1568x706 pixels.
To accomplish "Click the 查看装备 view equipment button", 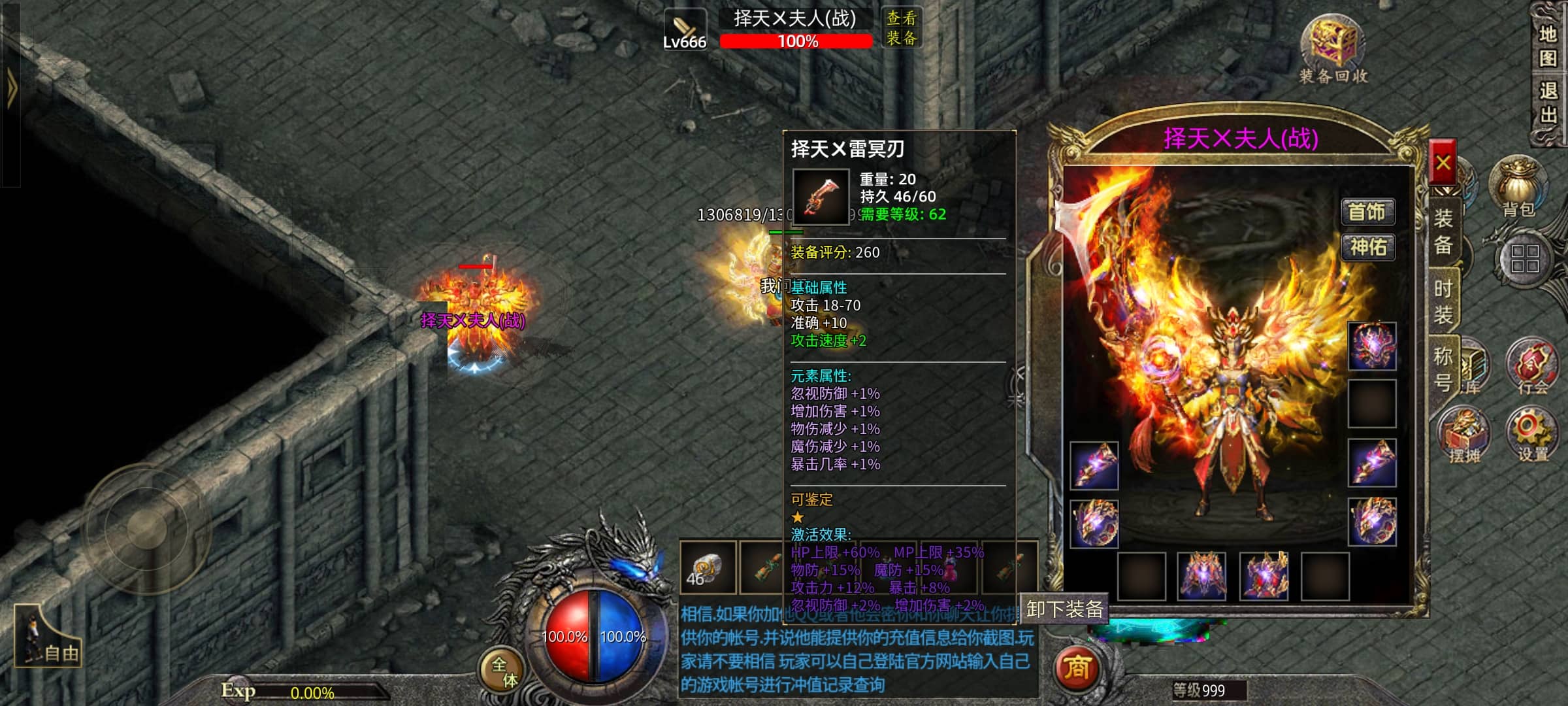I will tap(902, 27).
